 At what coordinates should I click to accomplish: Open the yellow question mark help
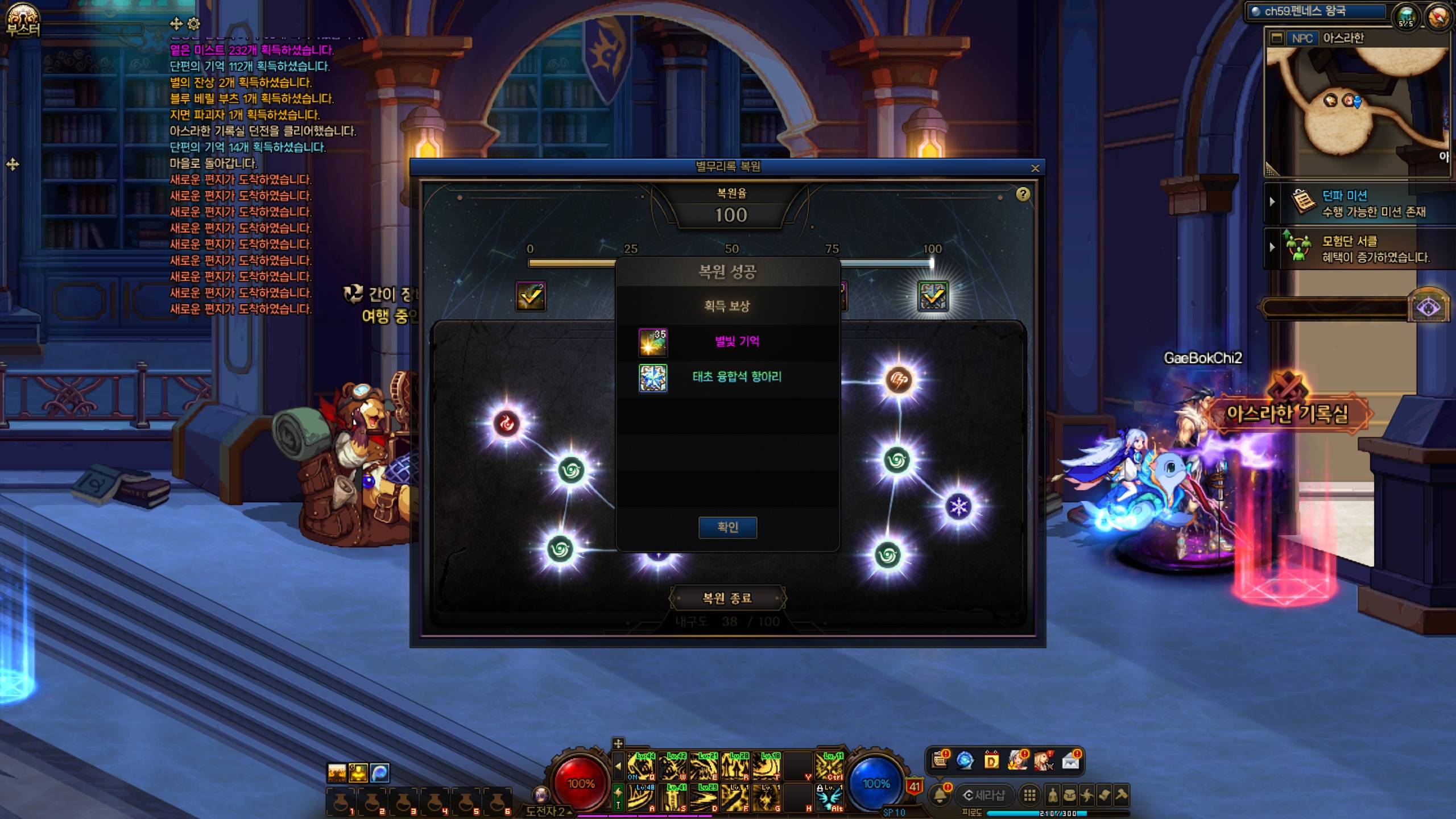pyautogui.click(x=1023, y=195)
